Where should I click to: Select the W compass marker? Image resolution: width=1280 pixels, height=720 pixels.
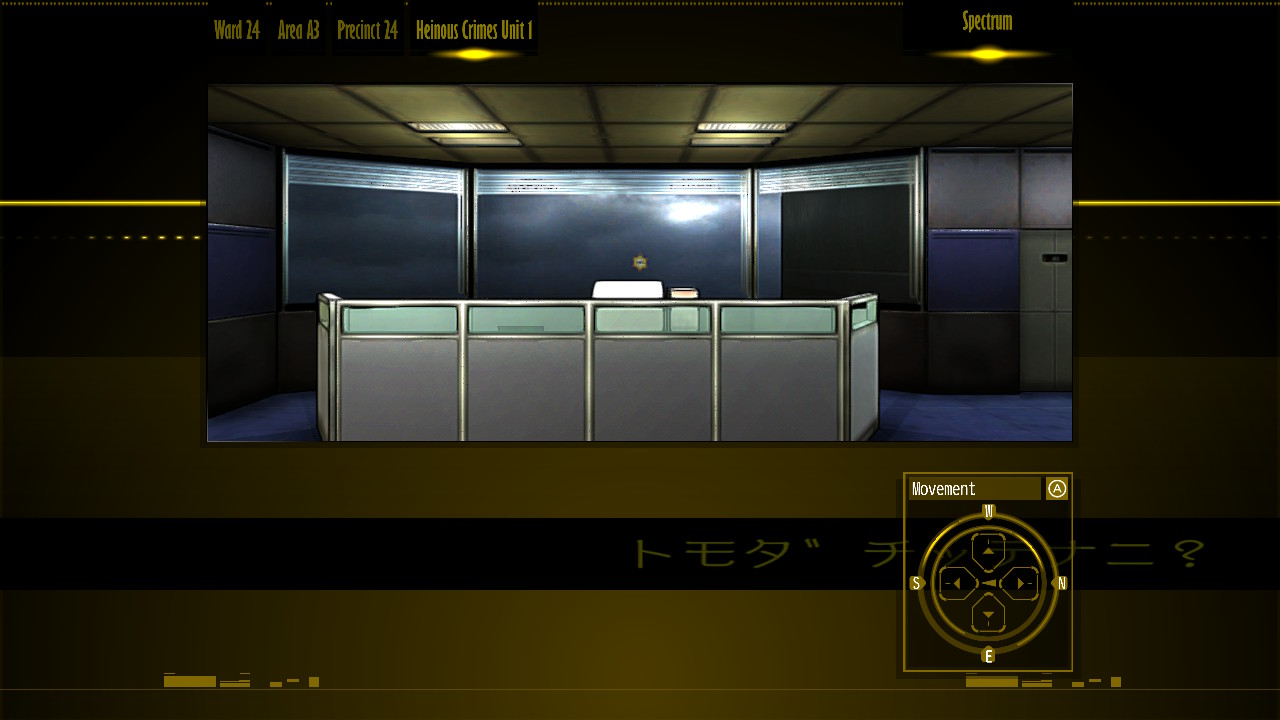(x=988, y=510)
